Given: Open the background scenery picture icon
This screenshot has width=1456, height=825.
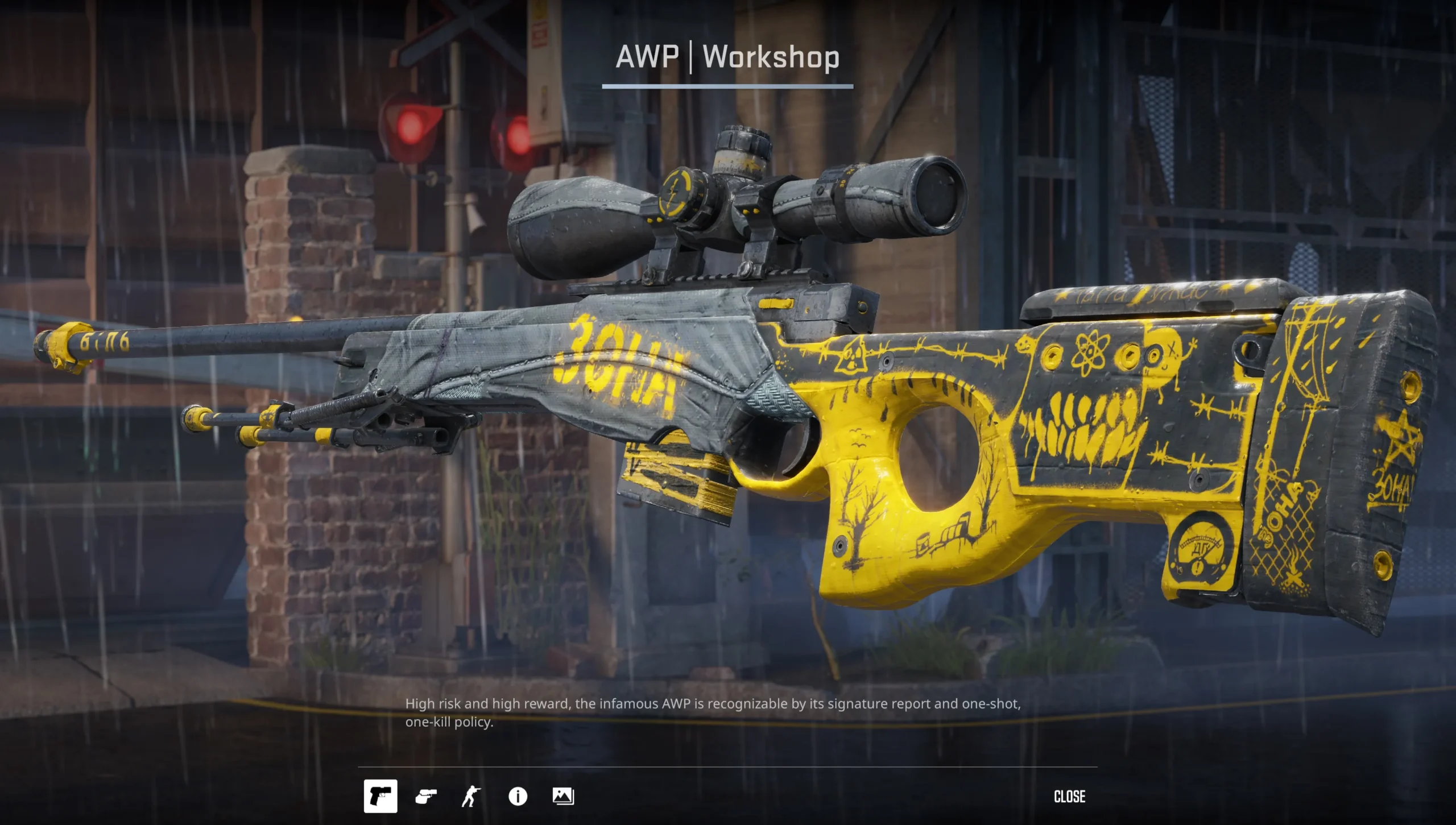Looking at the screenshot, I should point(563,797).
